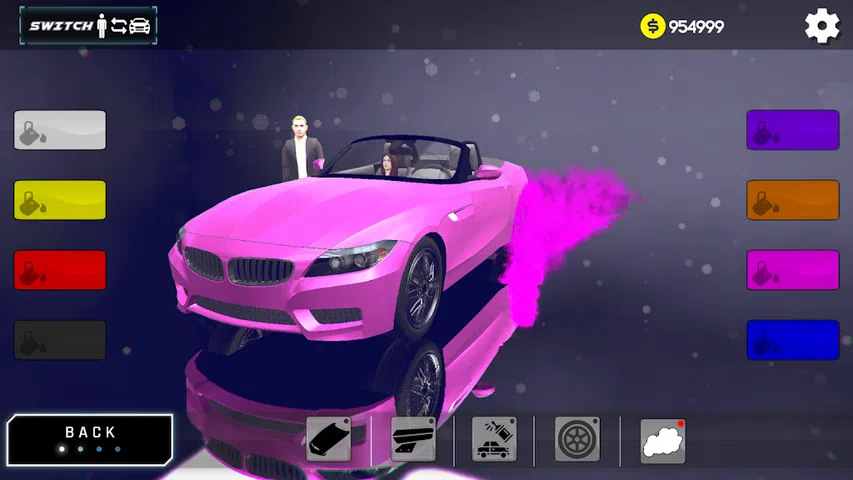Choose the purple paint swatch

tap(792, 130)
